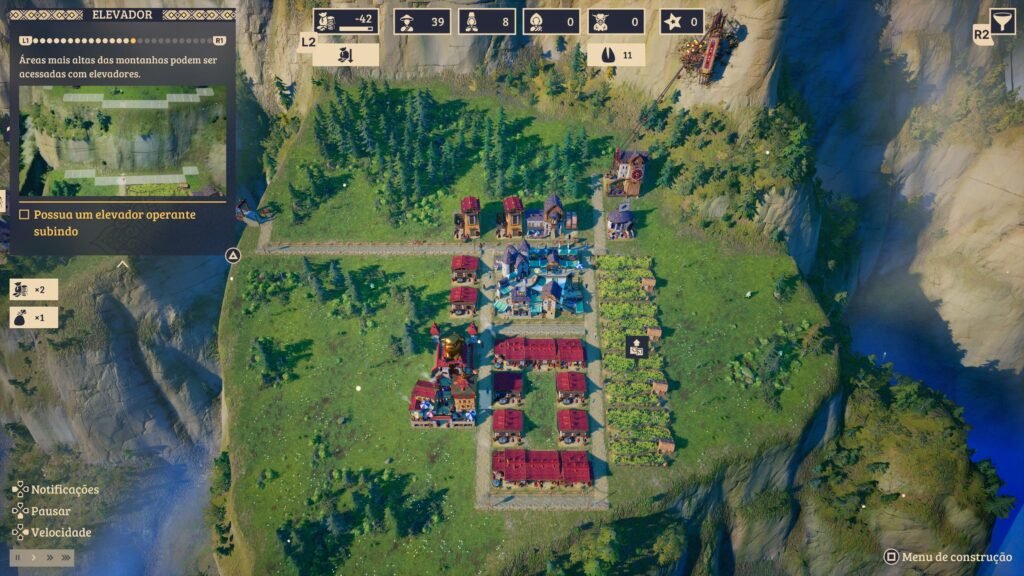The height and width of the screenshot is (576, 1024).
Task: Select the coin treasury resource panel
Action: point(346,21)
